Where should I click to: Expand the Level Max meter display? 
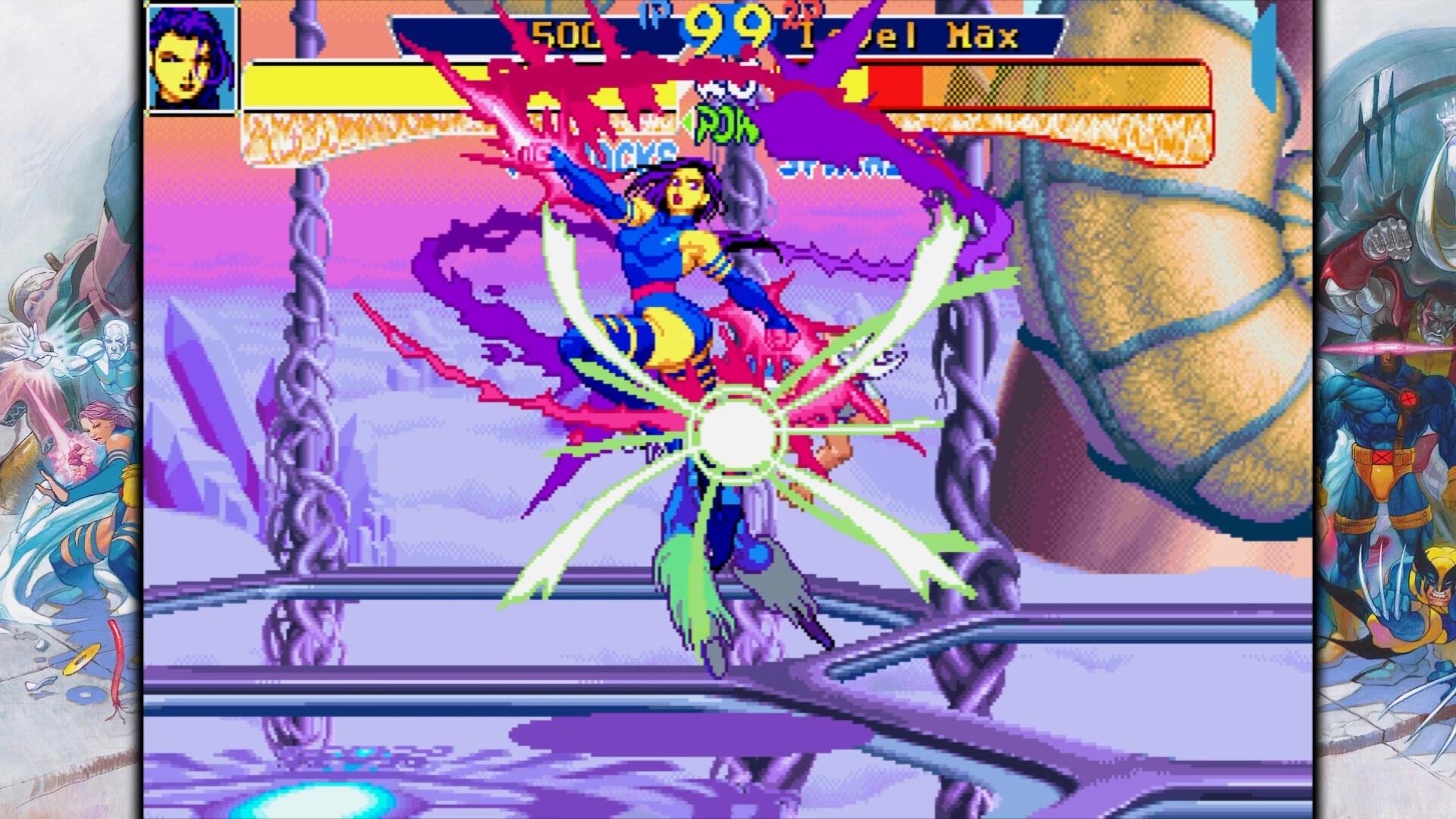coord(910,34)
